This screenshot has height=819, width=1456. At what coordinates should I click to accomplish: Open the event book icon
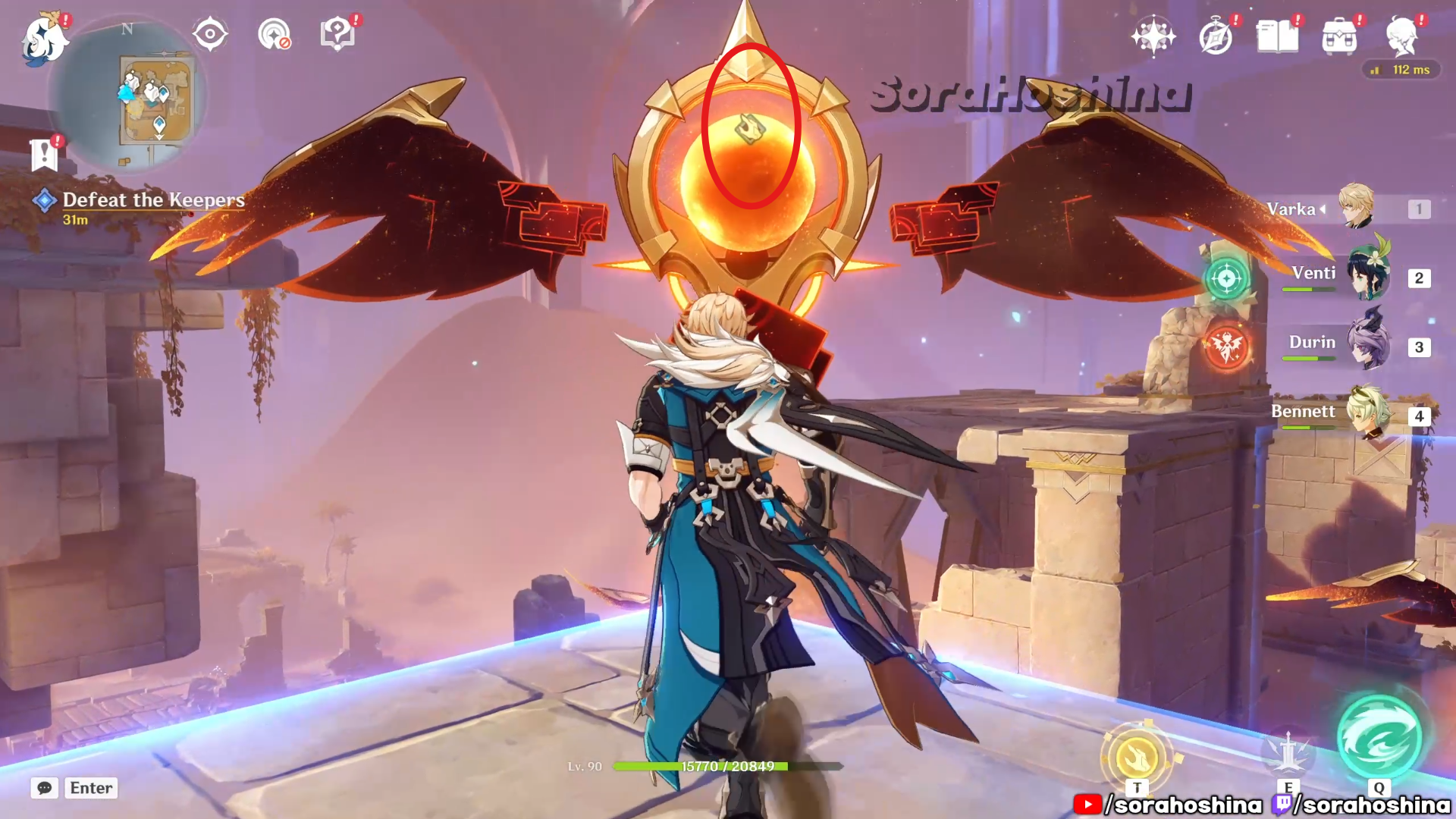(1278, 36)
